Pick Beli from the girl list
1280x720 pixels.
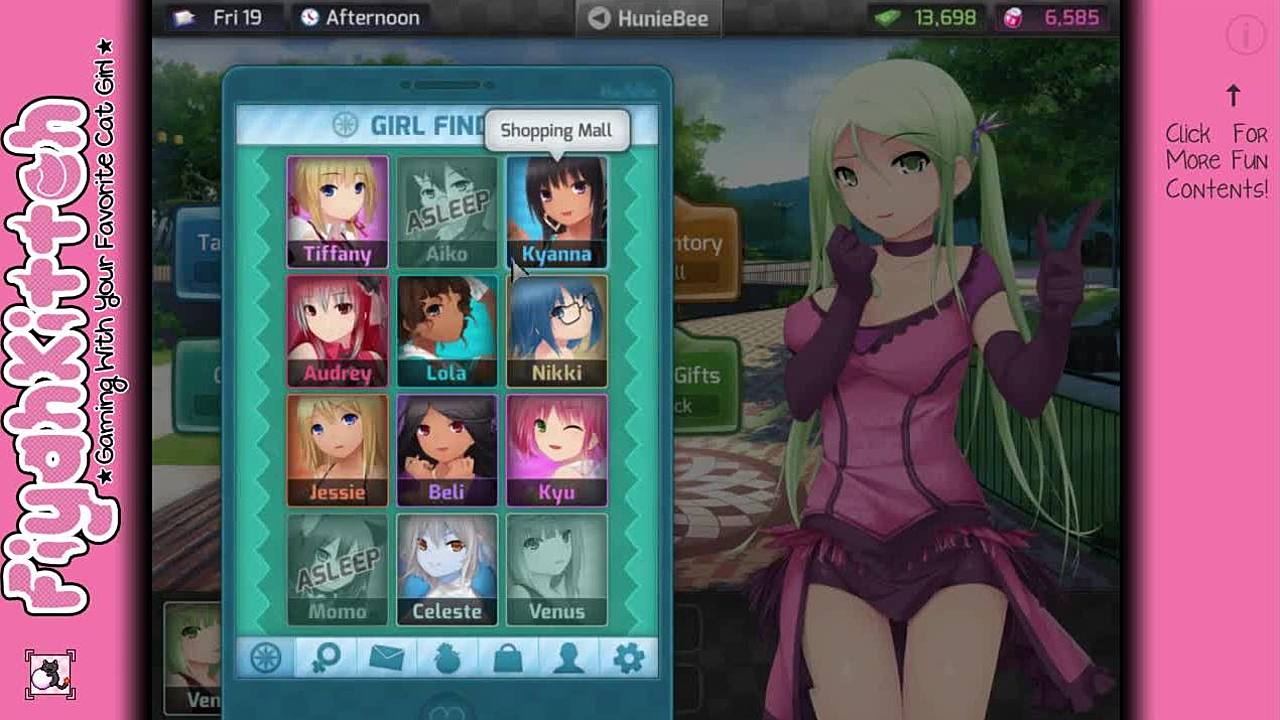point(446,450)
